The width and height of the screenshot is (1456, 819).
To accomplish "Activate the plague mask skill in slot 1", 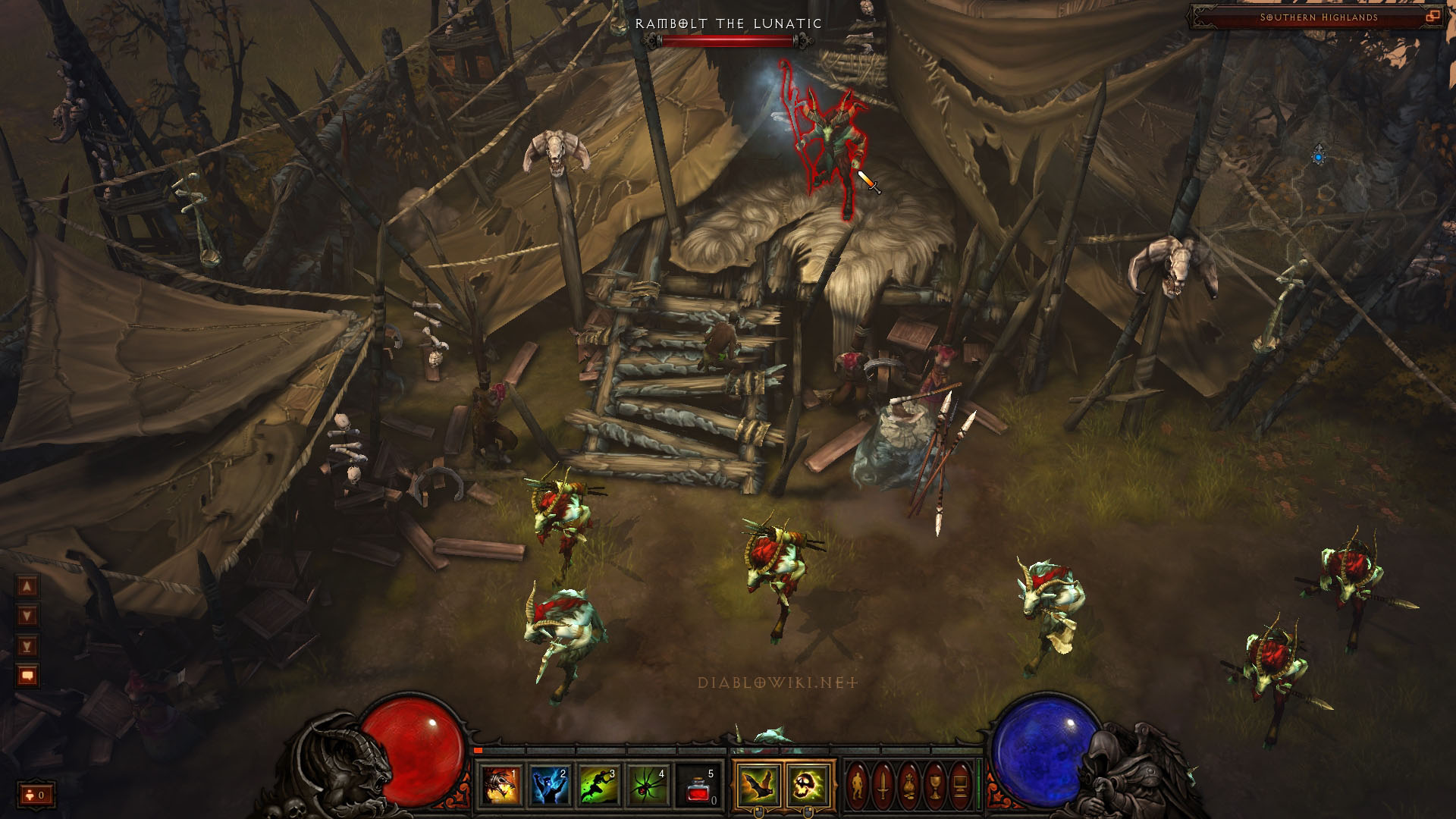I will tap(502, 785).
